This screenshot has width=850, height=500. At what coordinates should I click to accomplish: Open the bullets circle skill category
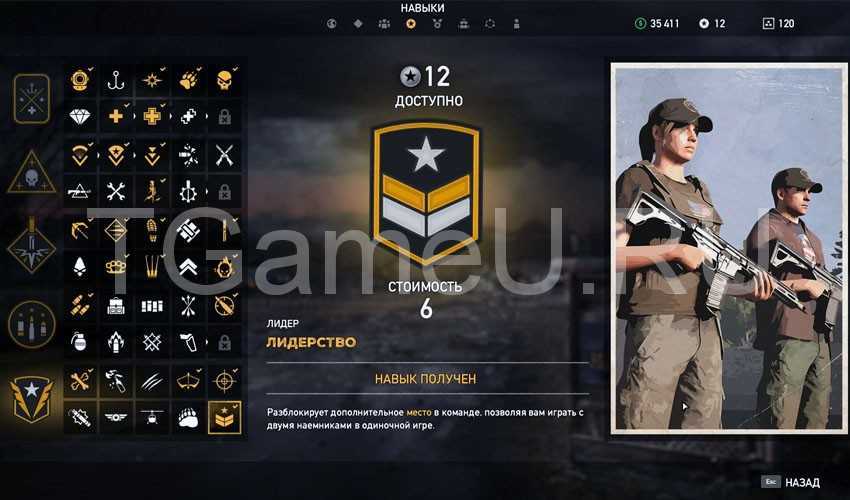pos(32,323)
